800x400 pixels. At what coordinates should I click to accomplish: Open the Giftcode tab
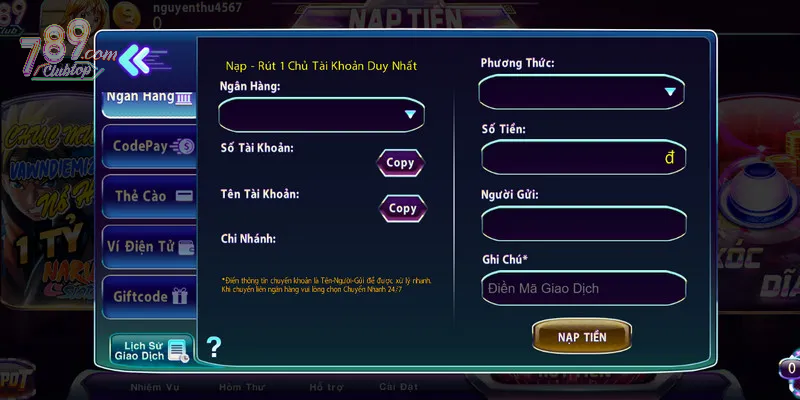[149, 296]
